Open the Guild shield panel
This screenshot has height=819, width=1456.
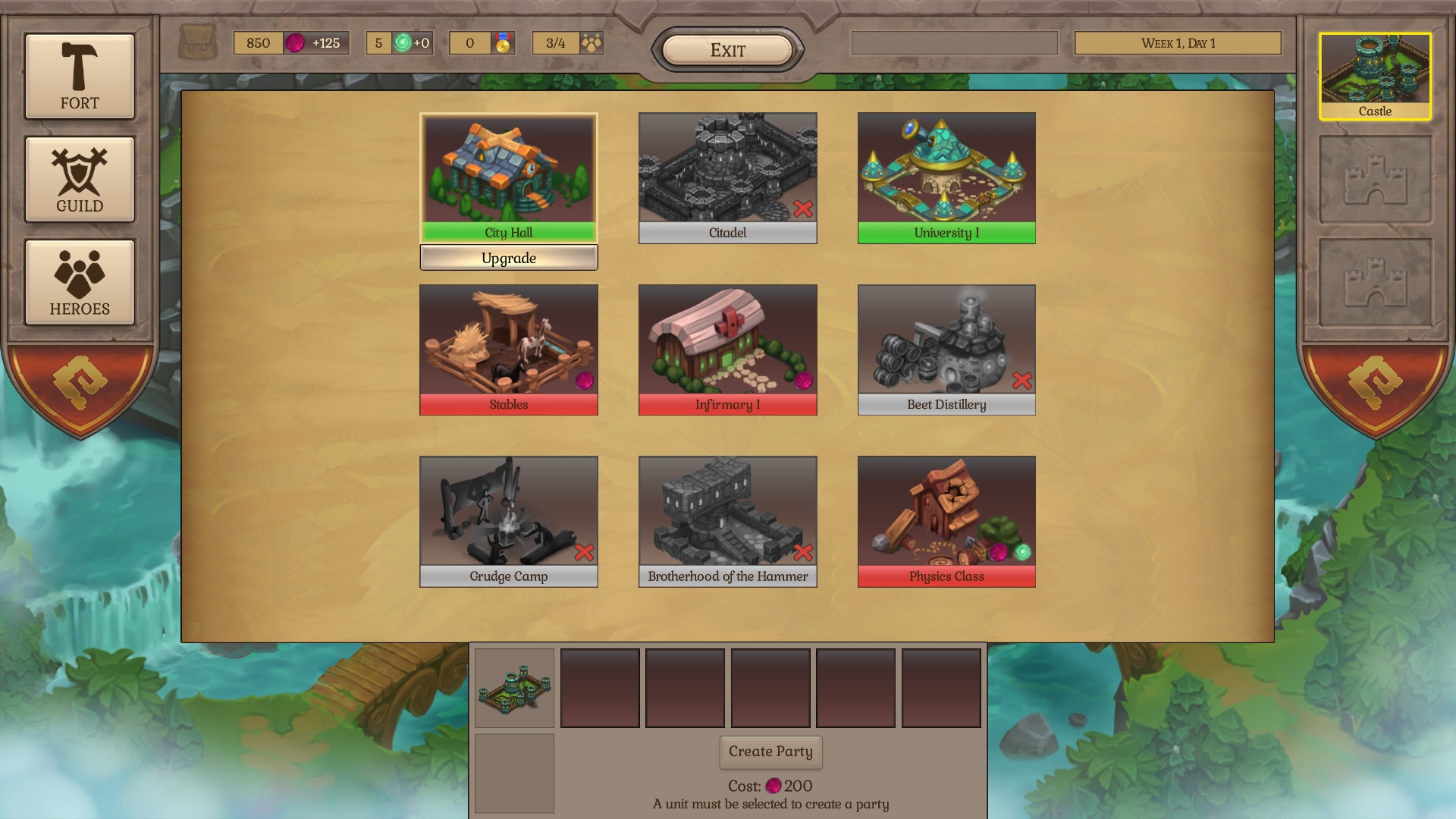point(79,180)
